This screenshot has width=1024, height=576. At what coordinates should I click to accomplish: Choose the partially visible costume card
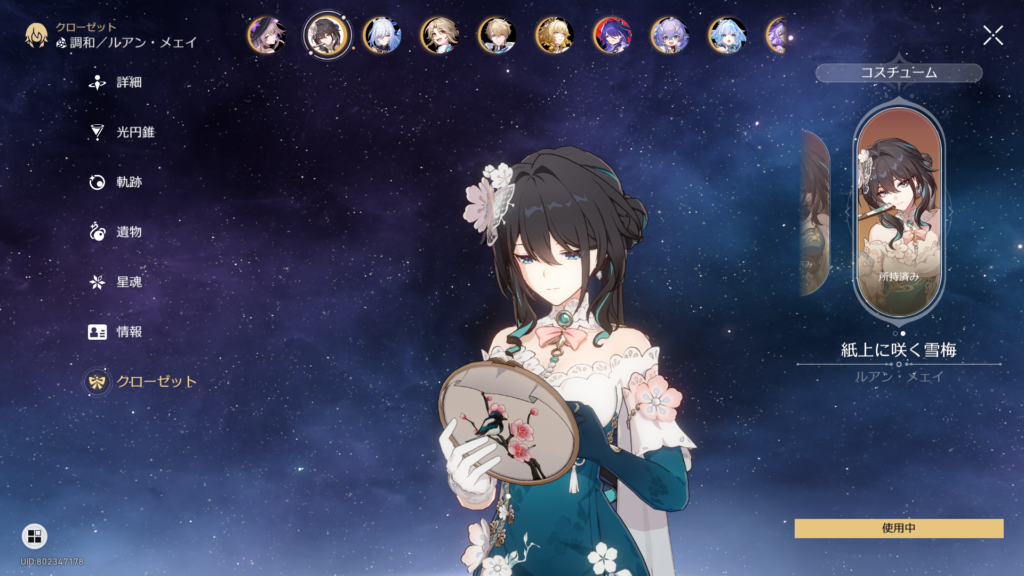tap(815, 212)
